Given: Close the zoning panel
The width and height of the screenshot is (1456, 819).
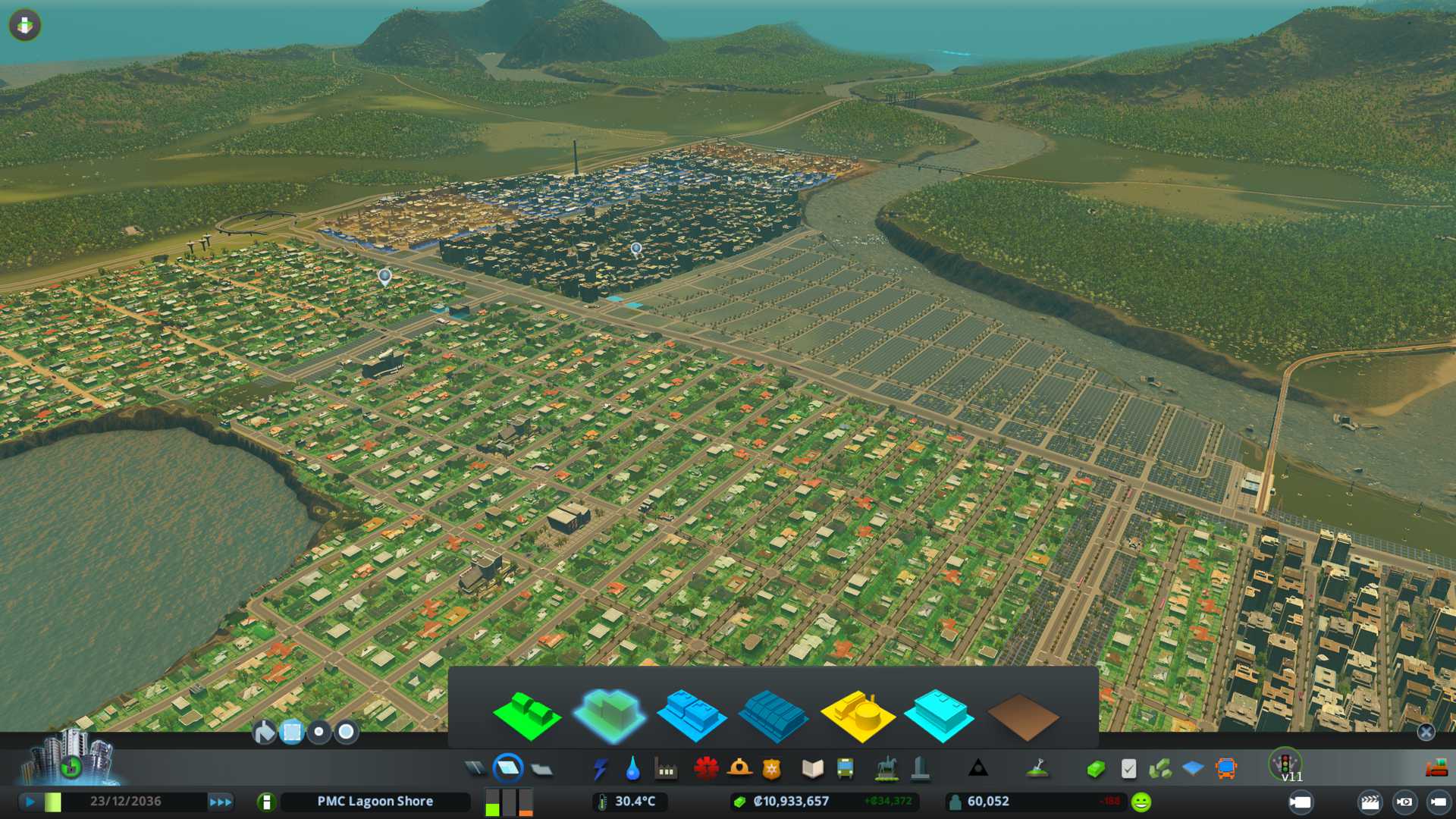Looking at the screenshot, I should (x=1426, y=732).
